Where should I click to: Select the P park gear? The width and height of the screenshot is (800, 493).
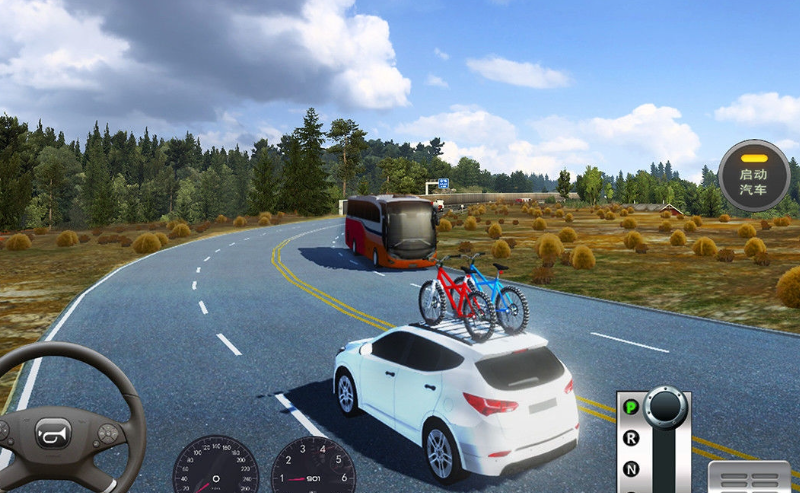(631, 407)
